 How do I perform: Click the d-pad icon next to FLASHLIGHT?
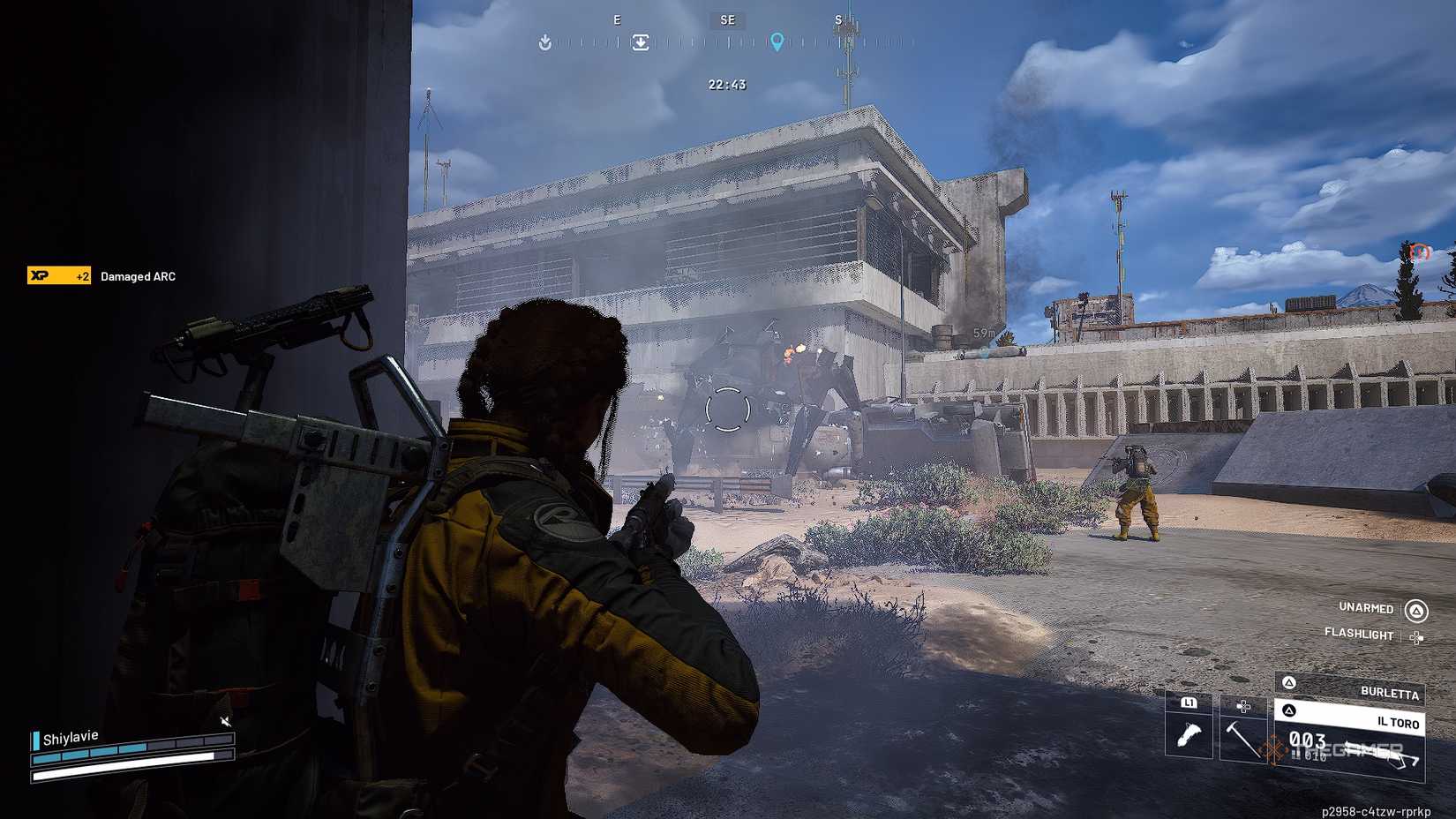[1417, 635]
